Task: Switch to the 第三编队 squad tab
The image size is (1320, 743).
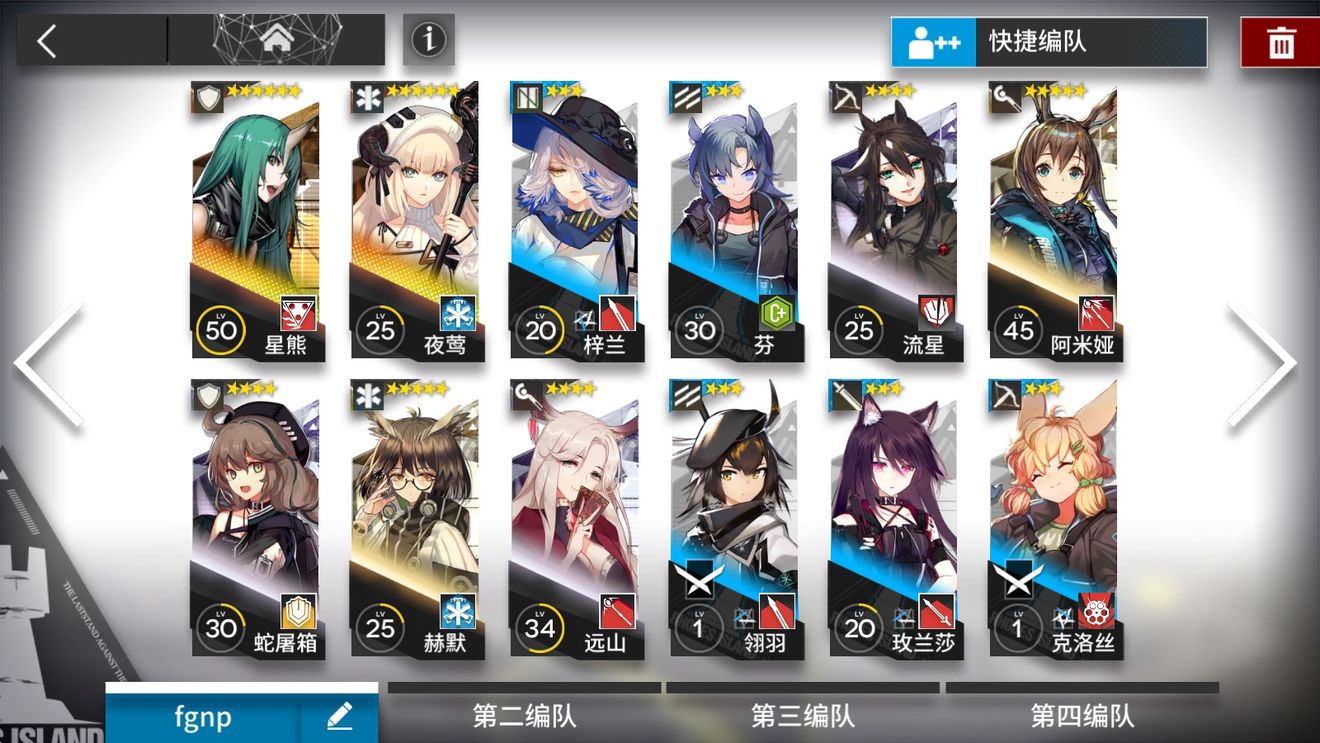Action: pyautogui.click(x=804, y=716)
